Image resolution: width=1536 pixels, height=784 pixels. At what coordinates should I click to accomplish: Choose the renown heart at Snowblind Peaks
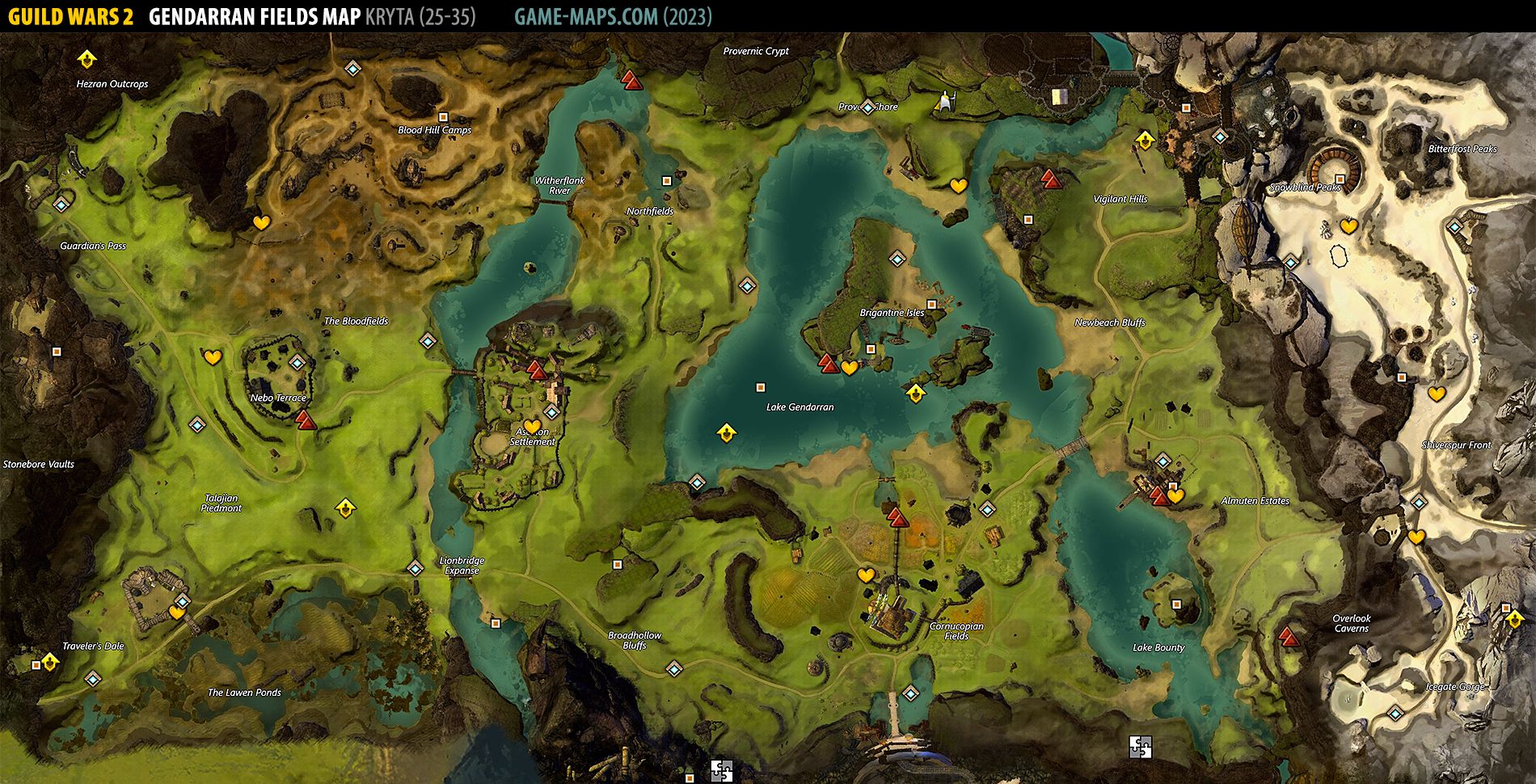click(1348, 226)
